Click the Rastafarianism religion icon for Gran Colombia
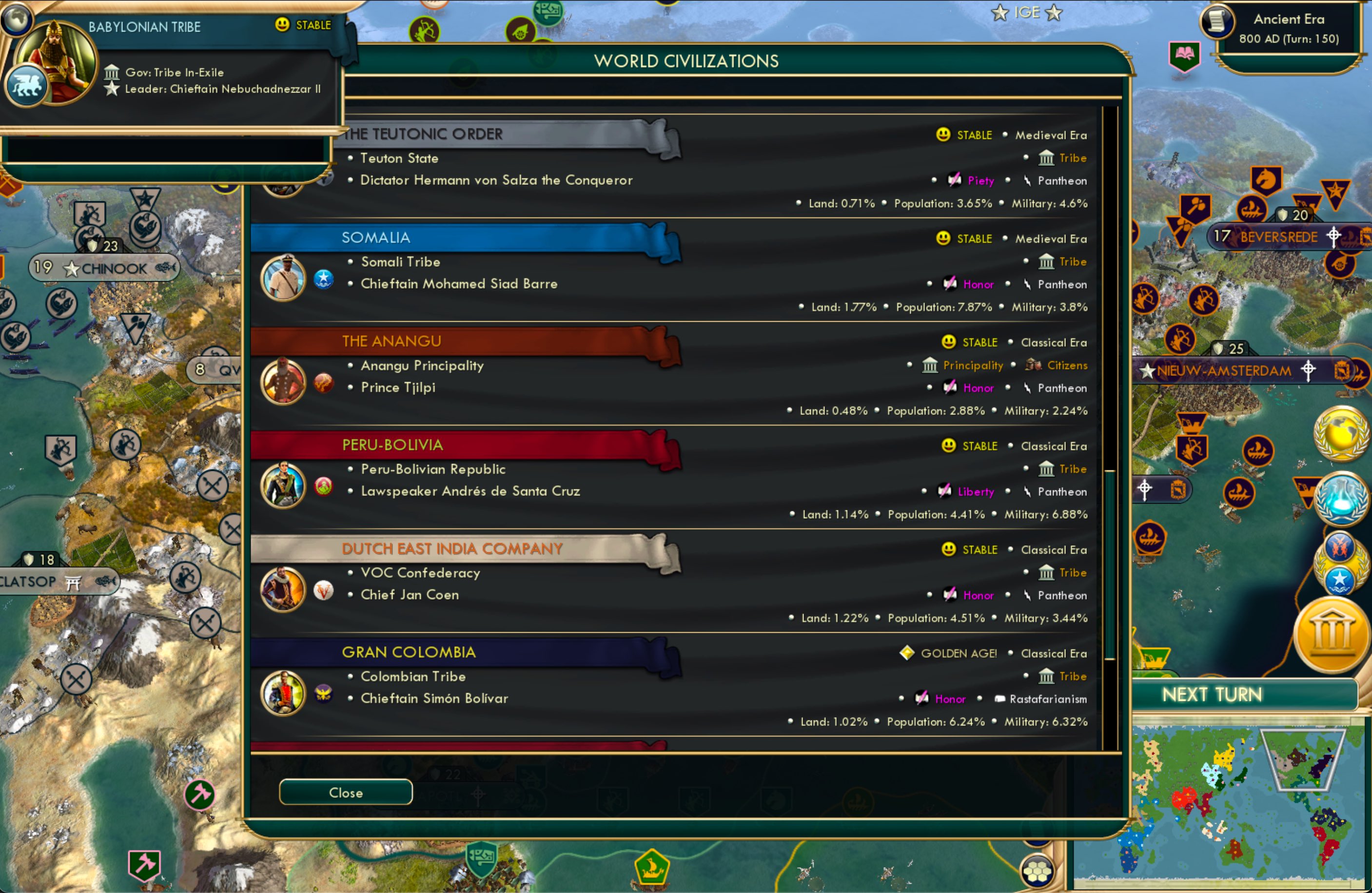1372x893 pixels. (999, 699)
